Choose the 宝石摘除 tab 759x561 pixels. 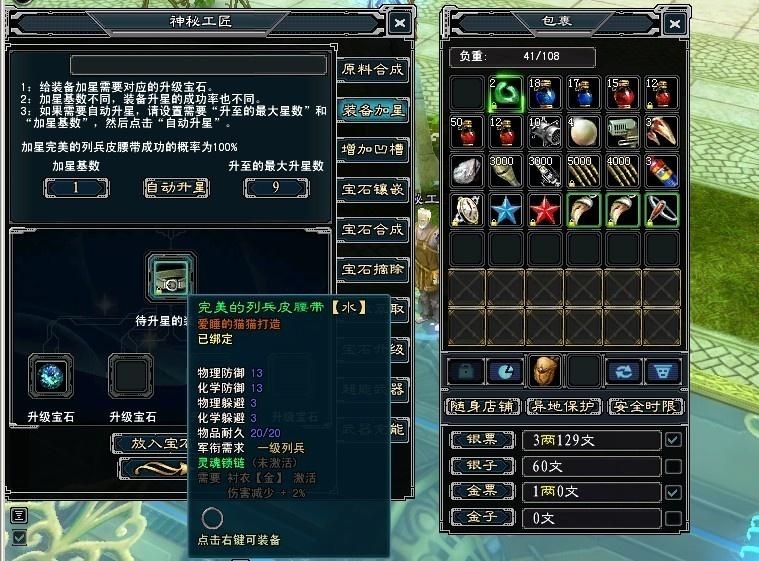pyautogui.click(x=372, y=269)
